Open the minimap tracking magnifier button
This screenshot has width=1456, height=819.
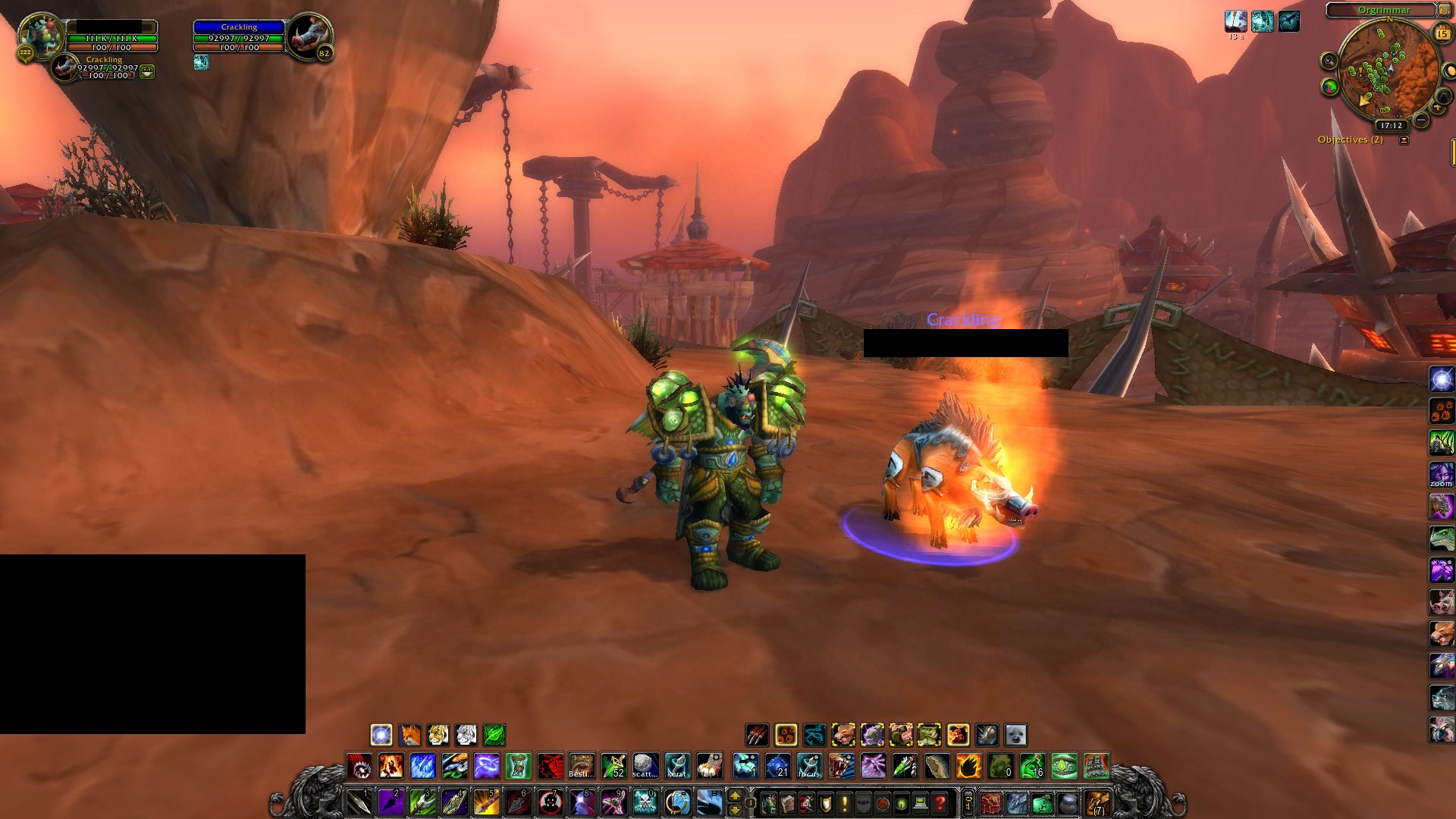tap(1329, 61)
